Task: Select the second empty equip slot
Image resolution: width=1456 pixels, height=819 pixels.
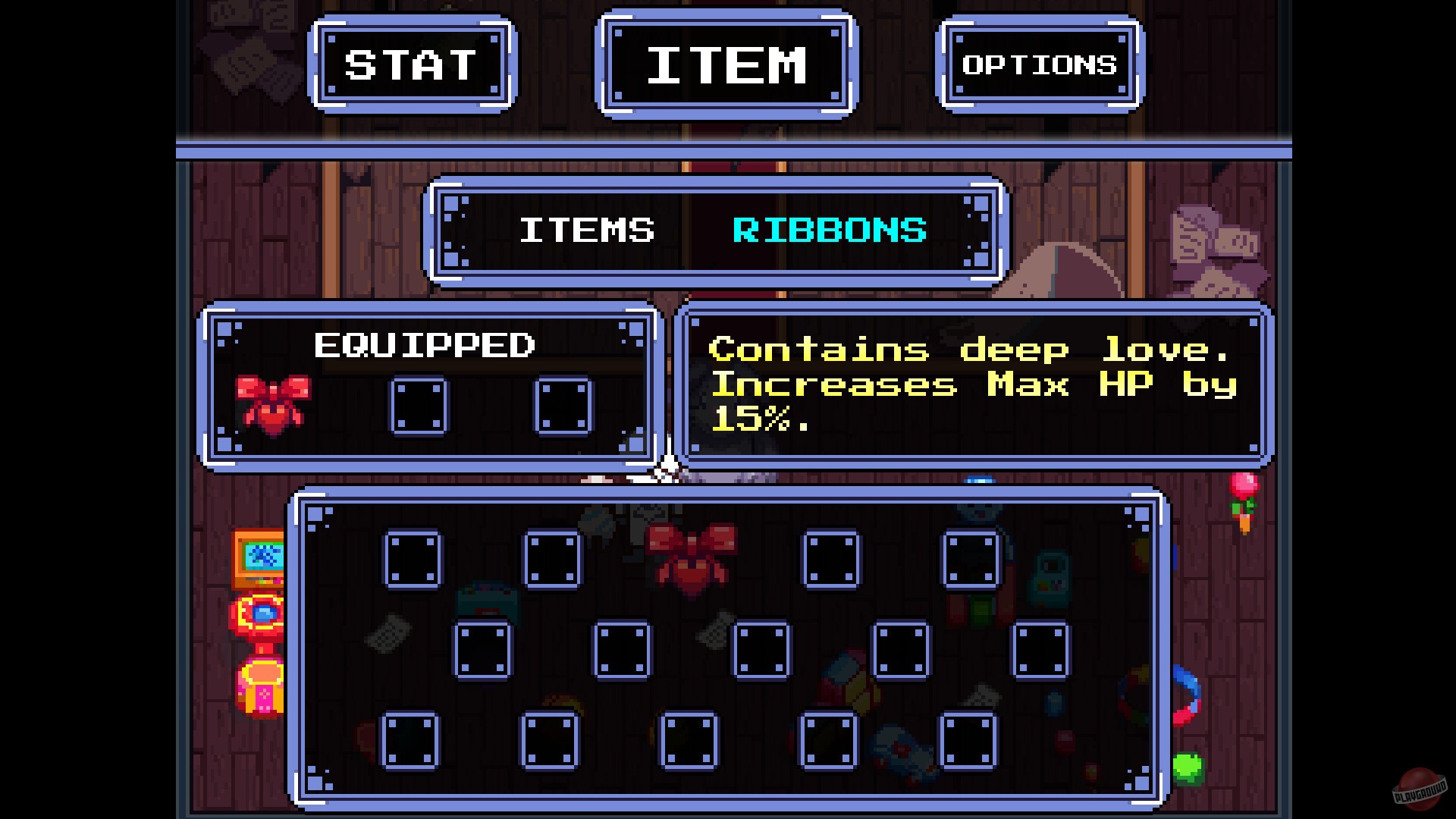Action: (419, 406)
